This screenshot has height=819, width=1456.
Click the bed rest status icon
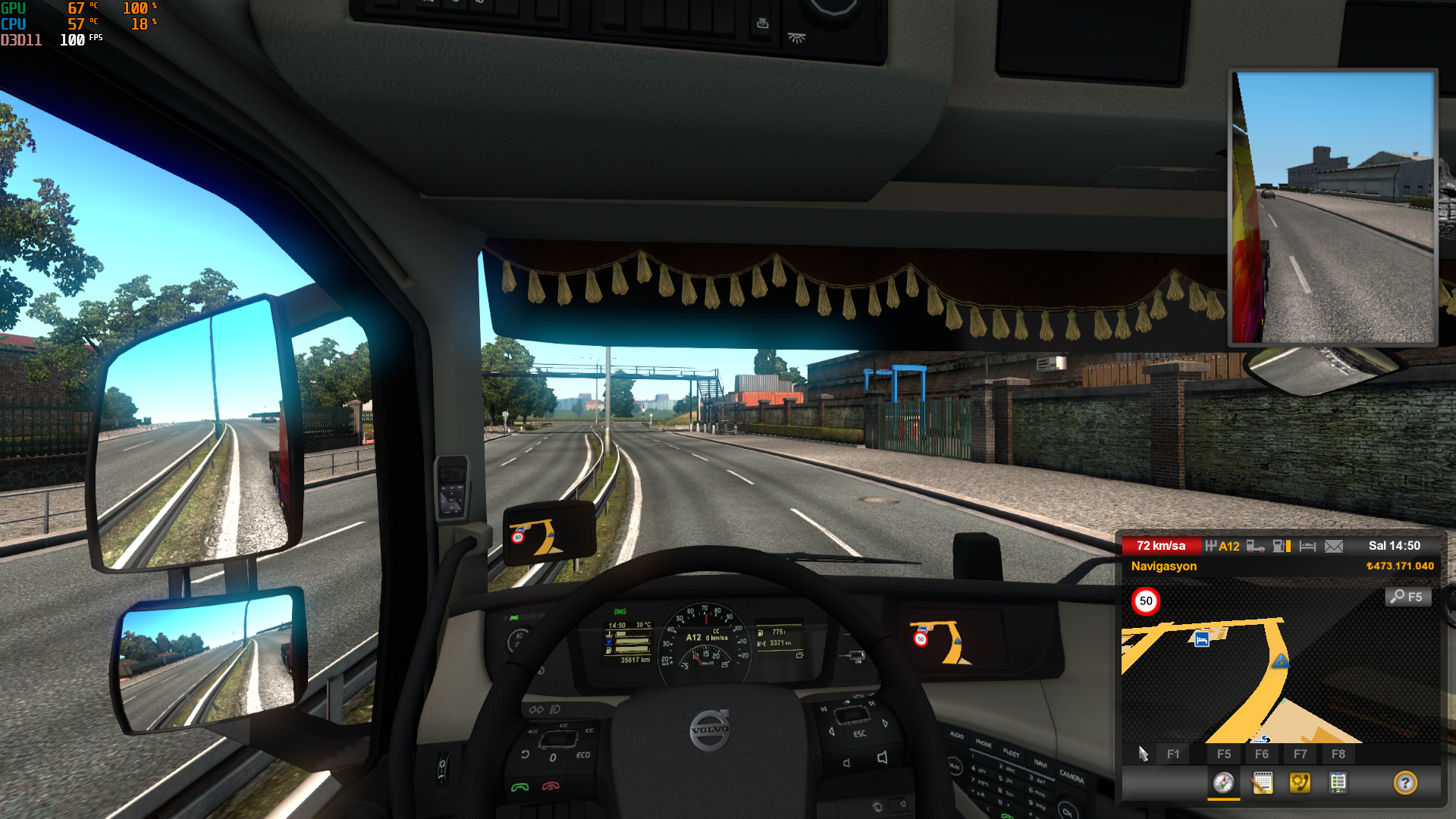tap(1307, 546)
